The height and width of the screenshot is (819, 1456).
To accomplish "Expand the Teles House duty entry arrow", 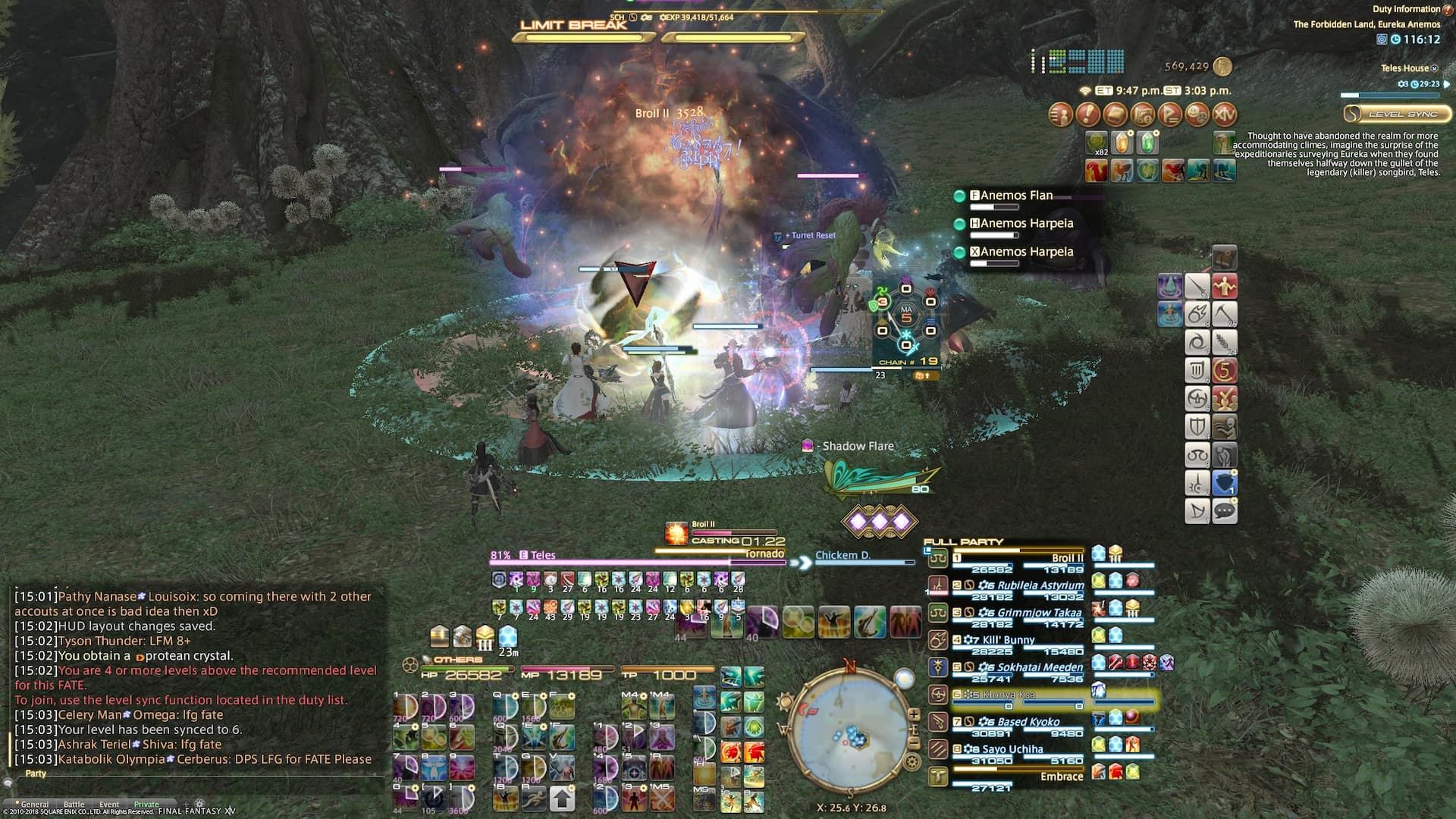I will pos(1447,84).
